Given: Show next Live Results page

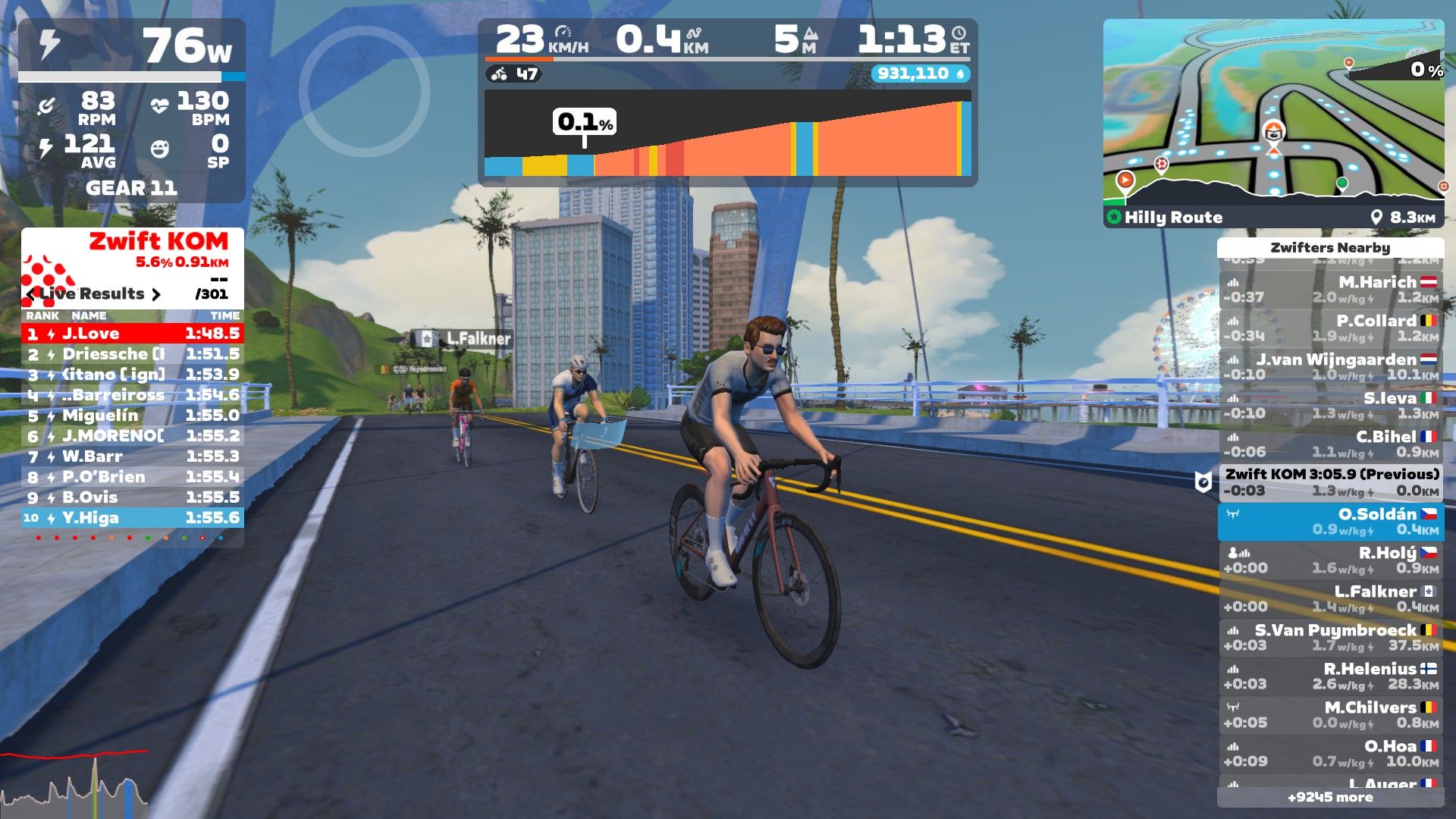Looking at the screenshot, I should (156, 294).
